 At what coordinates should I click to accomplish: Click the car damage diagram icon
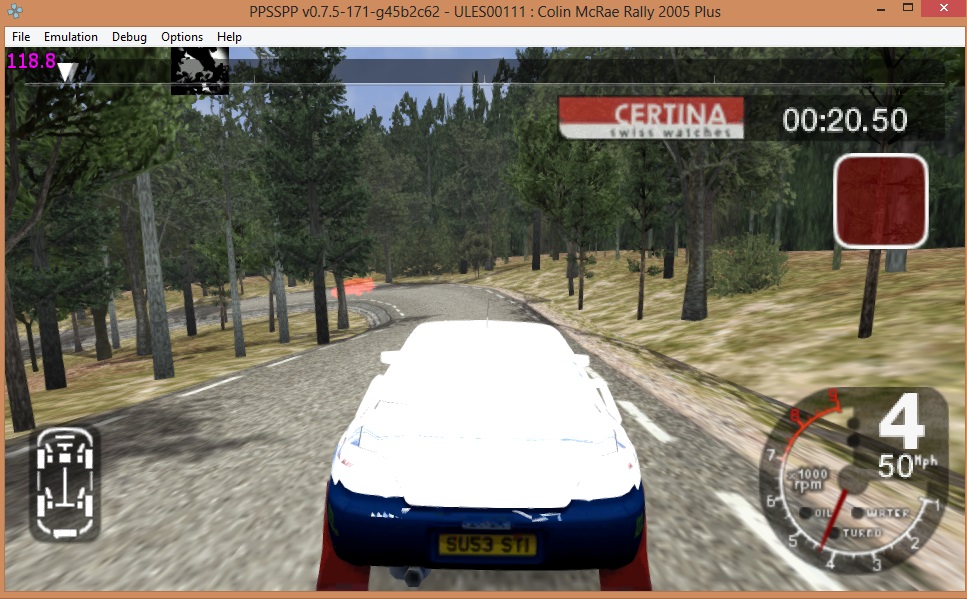[65, 483]
